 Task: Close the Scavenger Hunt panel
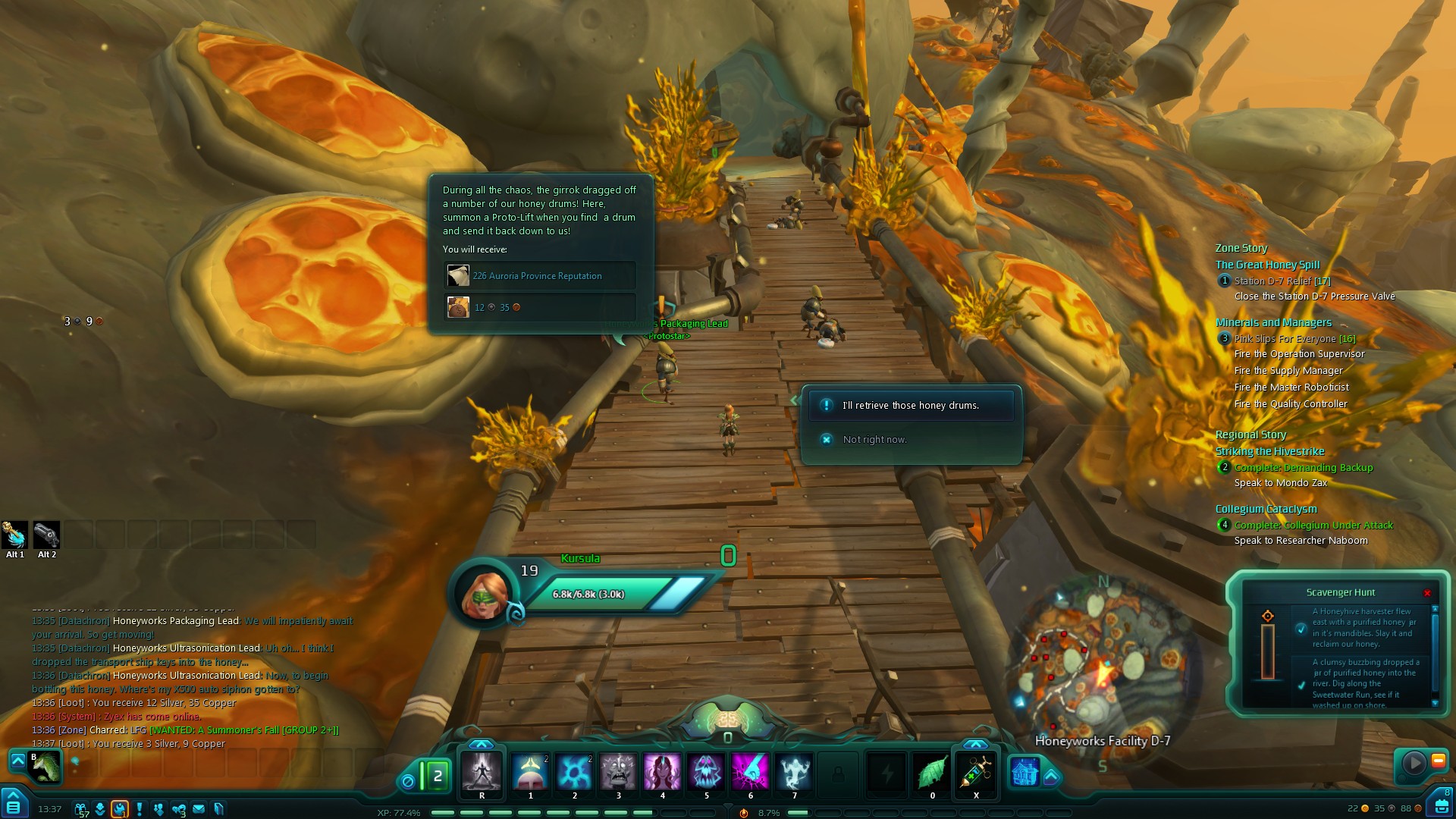(x=1427, y=593)
